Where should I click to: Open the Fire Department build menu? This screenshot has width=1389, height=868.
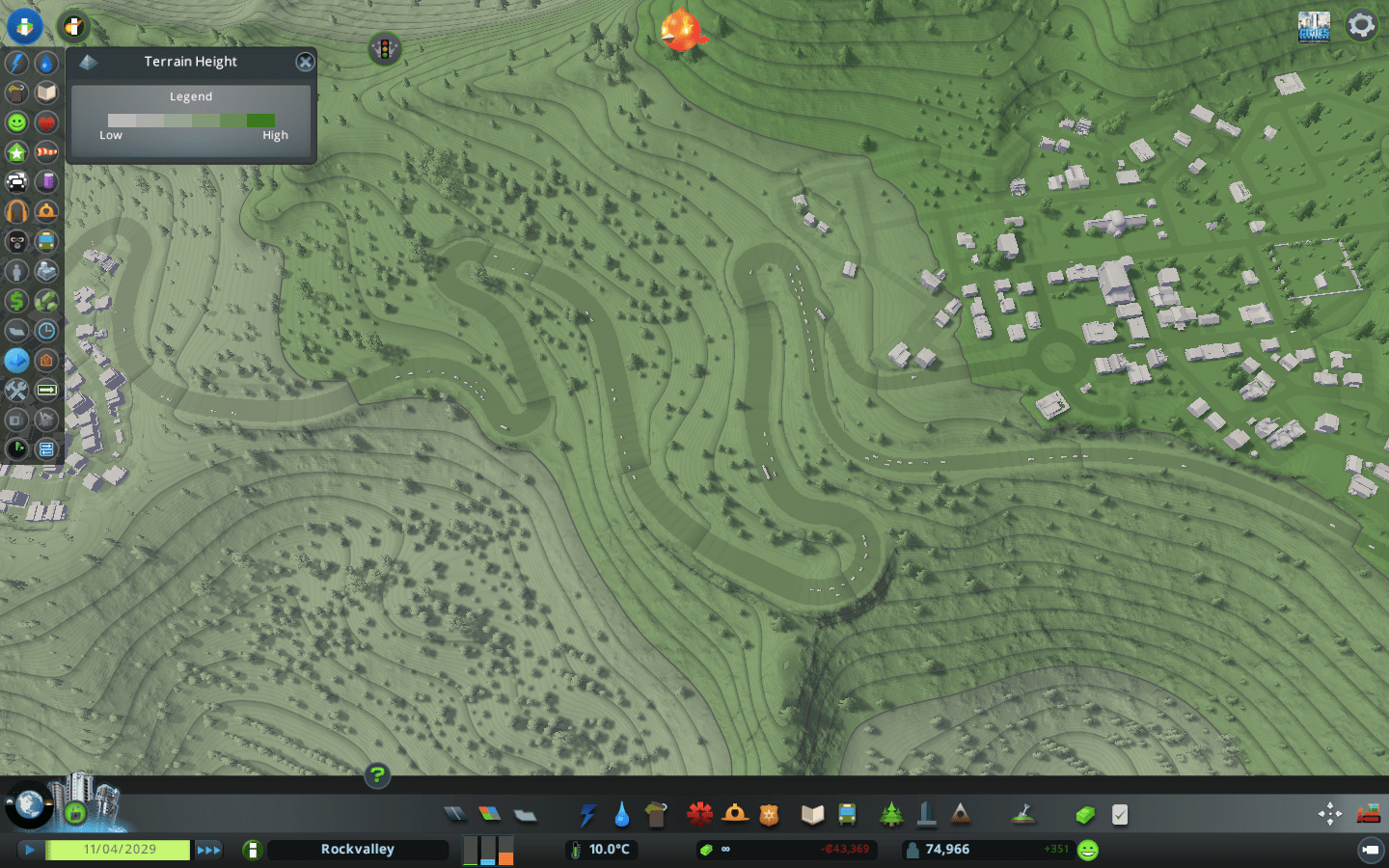pos(737,813)
